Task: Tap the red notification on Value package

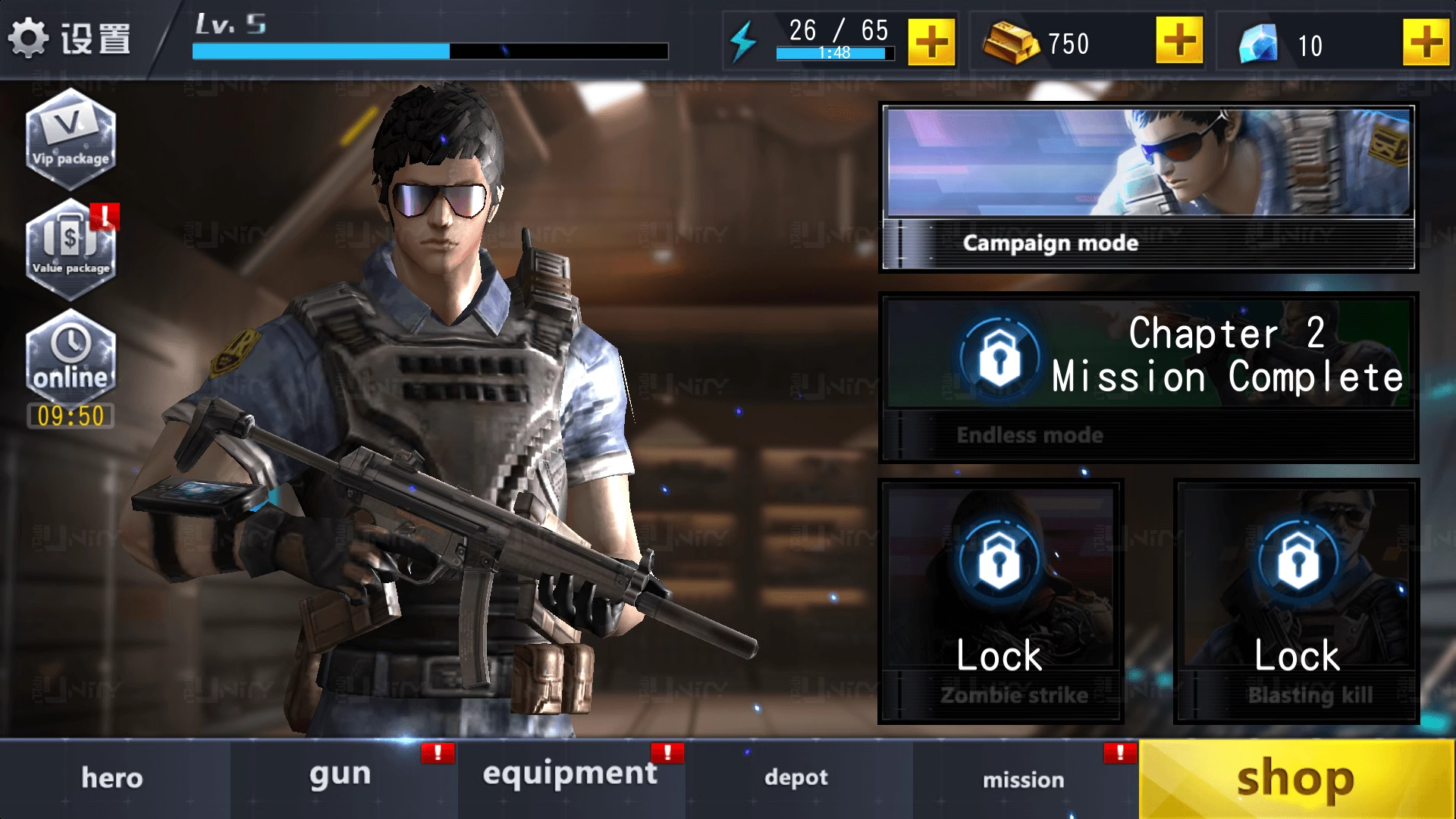Action: (106, 216)
